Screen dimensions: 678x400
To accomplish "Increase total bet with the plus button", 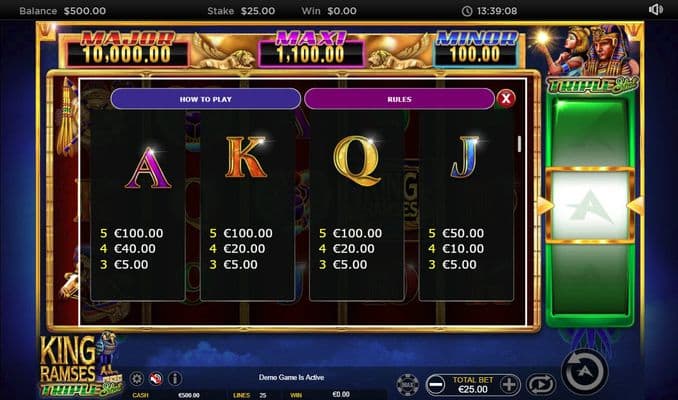I will coord(509,384).
